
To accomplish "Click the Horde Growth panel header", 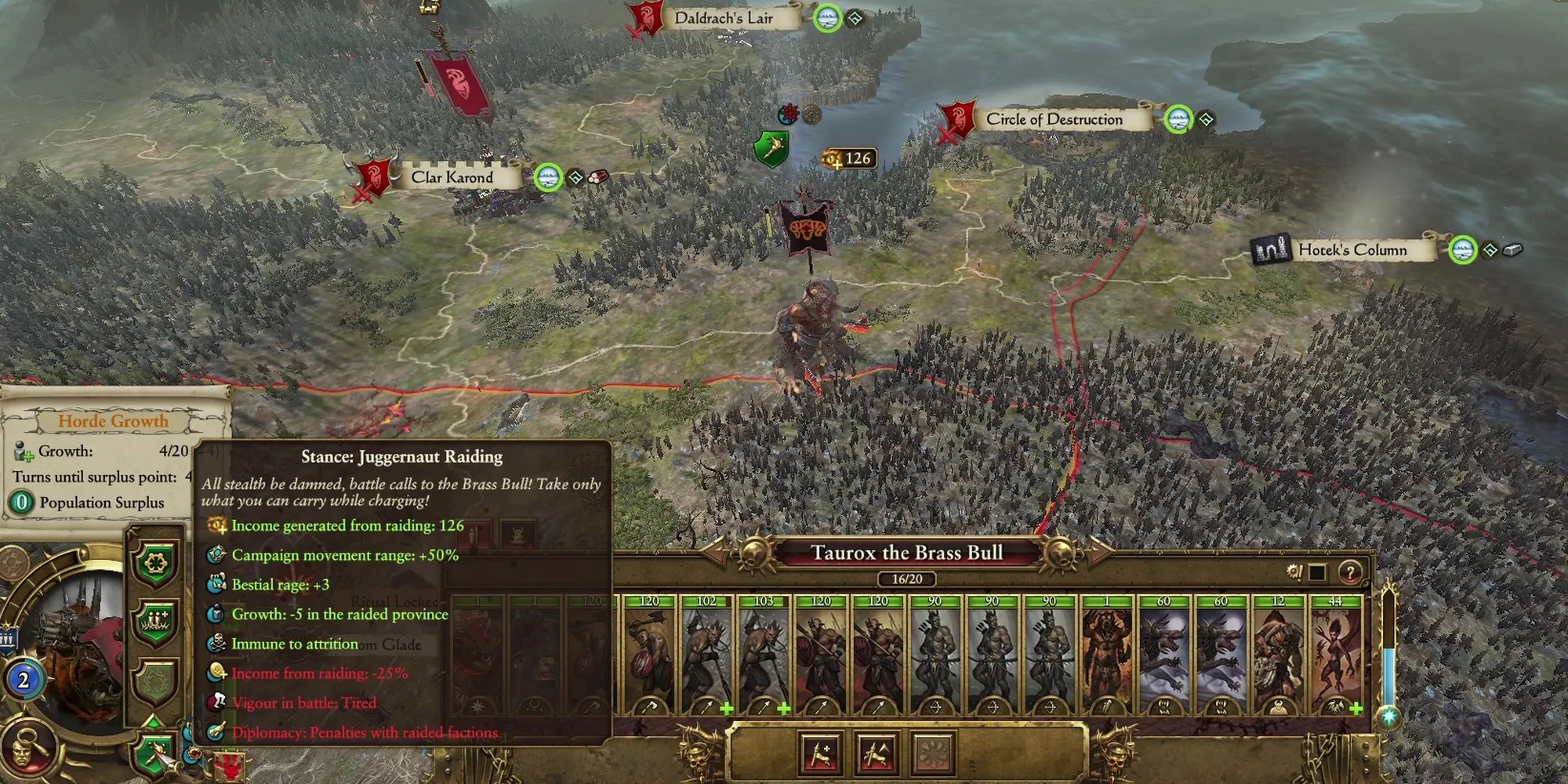I will pyautogui.click(x=115, y=422).
